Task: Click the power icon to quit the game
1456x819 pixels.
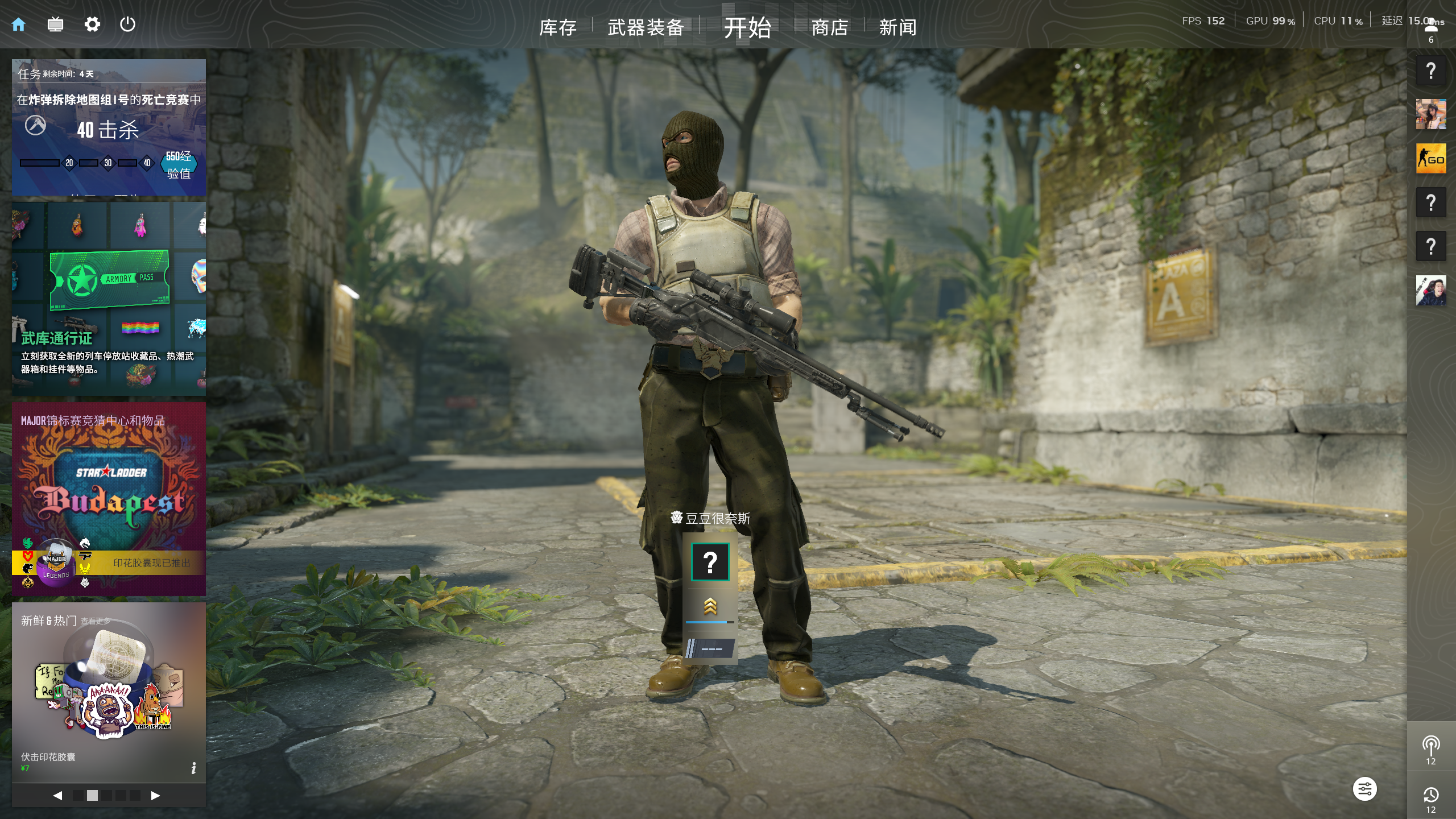Action: point(127,24)
